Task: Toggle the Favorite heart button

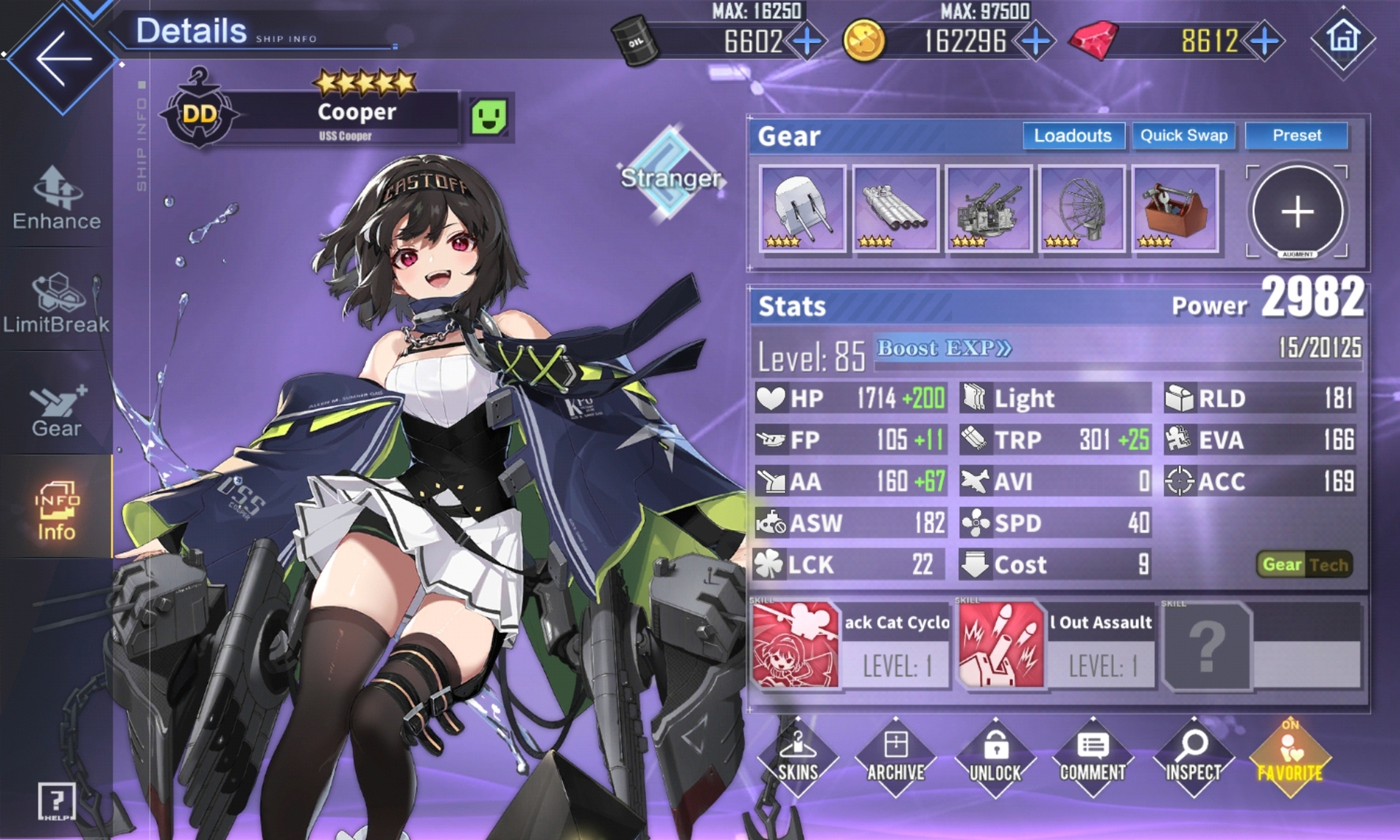Action: (x=1290, y=758)
